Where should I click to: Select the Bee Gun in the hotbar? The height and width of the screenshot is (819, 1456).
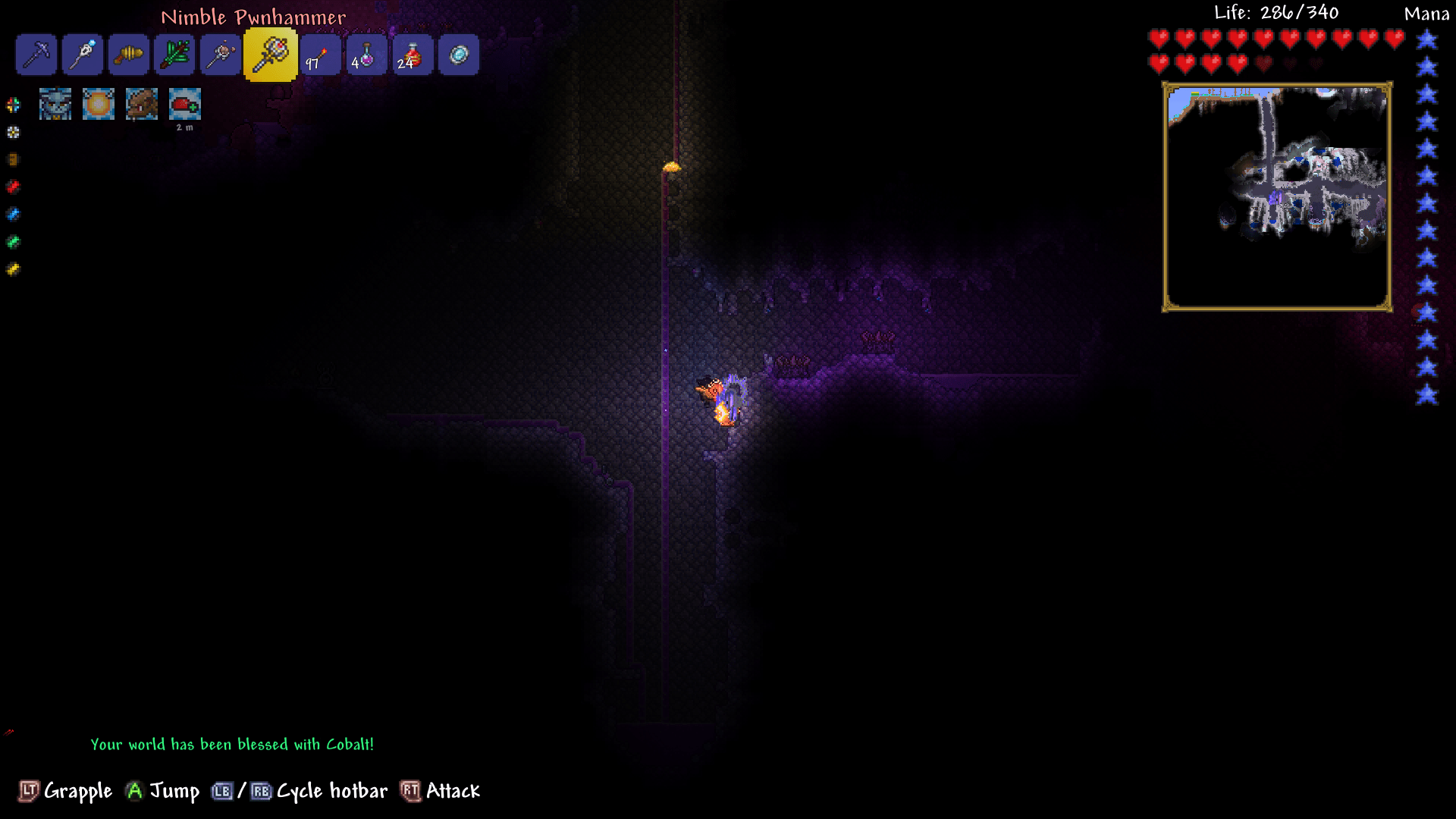click(128, 55)
